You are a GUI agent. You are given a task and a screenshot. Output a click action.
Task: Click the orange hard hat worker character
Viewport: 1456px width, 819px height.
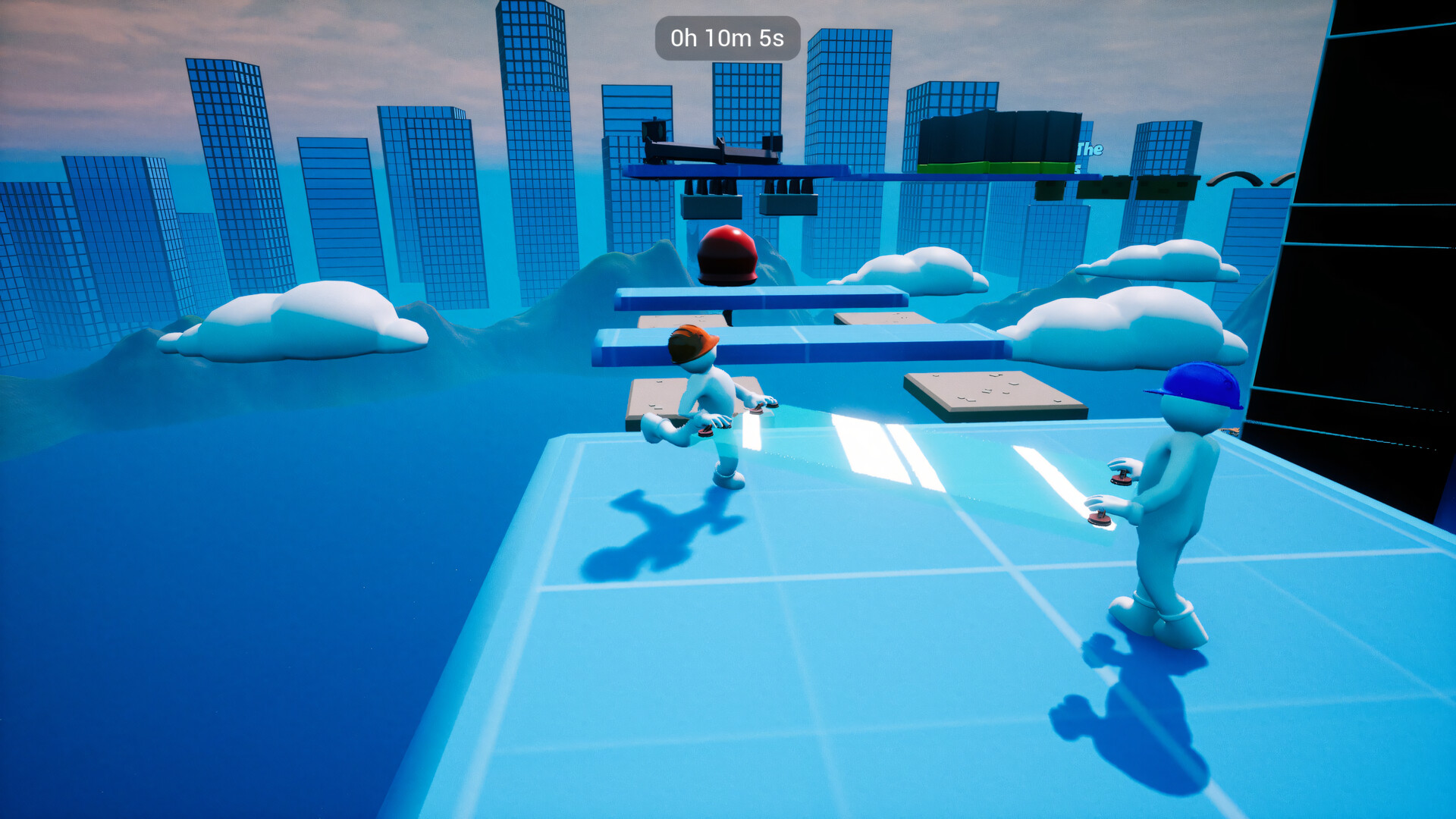point(705,402)
